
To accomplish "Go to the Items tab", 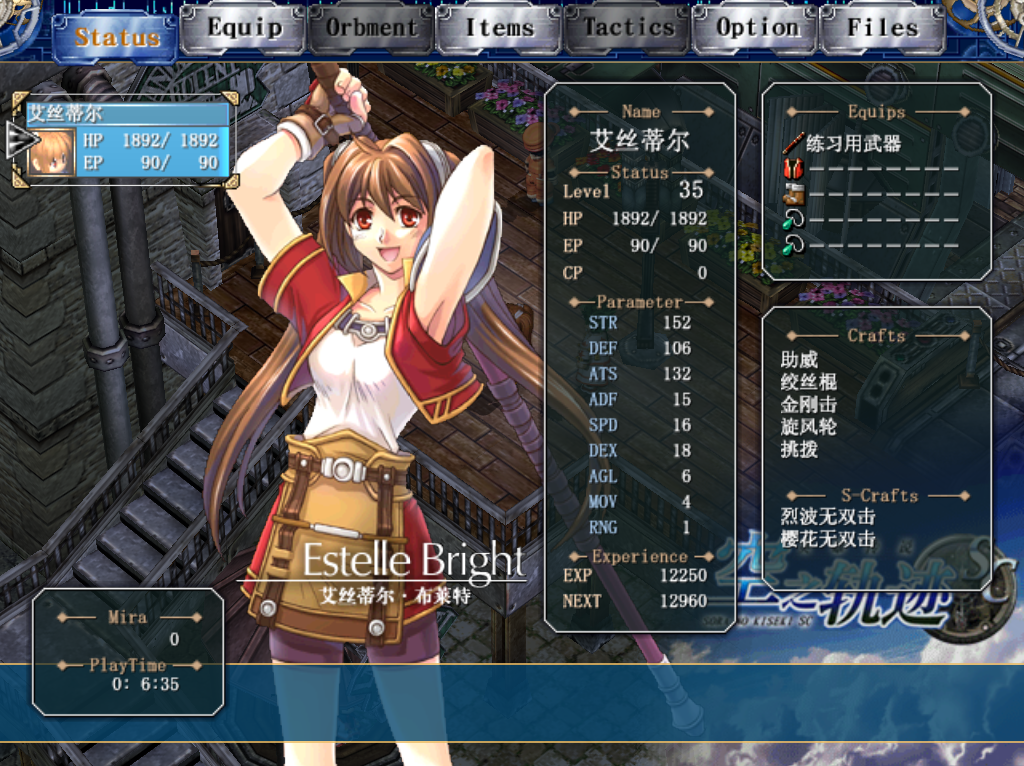I will (499, 29).
